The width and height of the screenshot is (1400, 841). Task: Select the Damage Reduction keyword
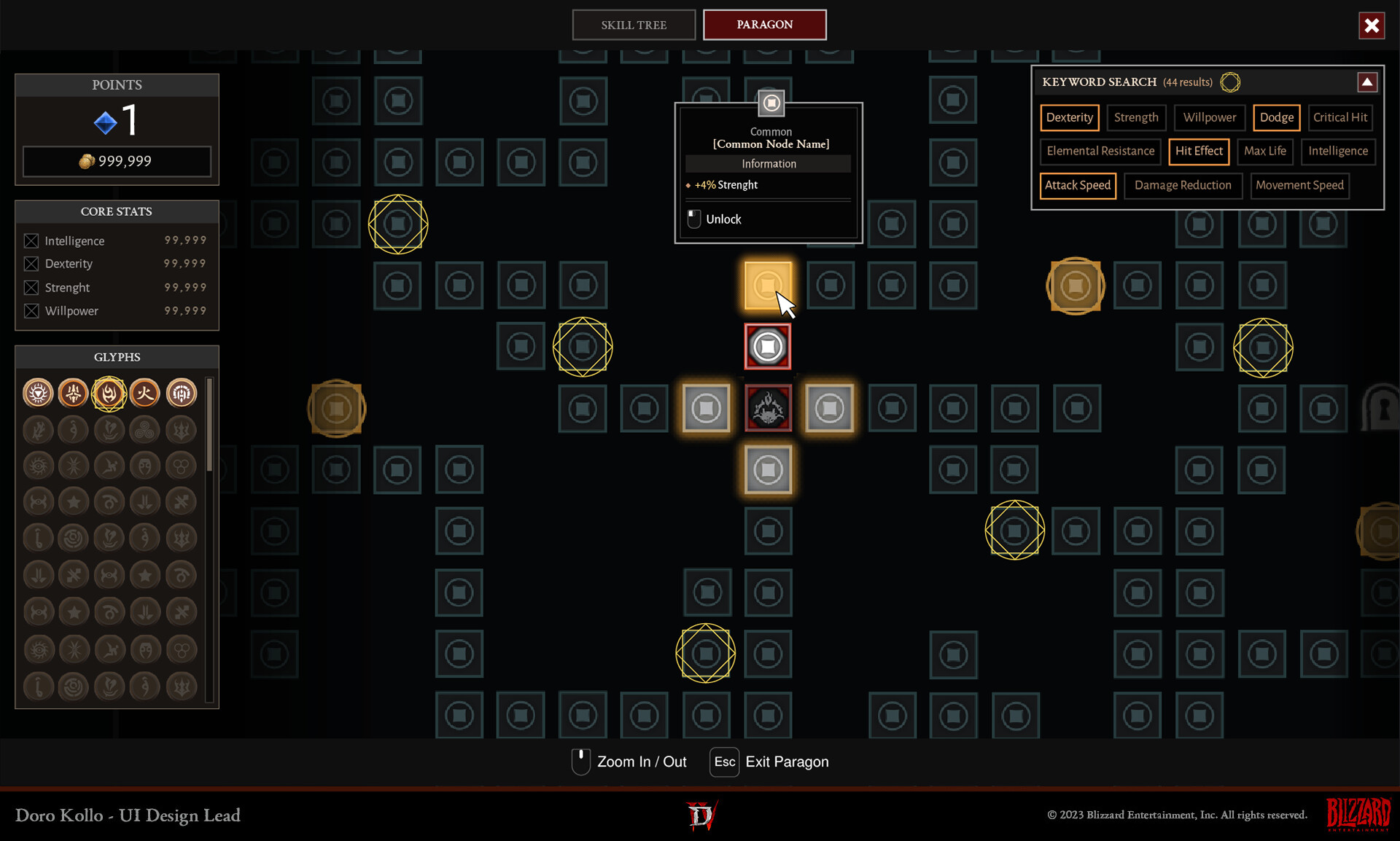(1182, 185)
